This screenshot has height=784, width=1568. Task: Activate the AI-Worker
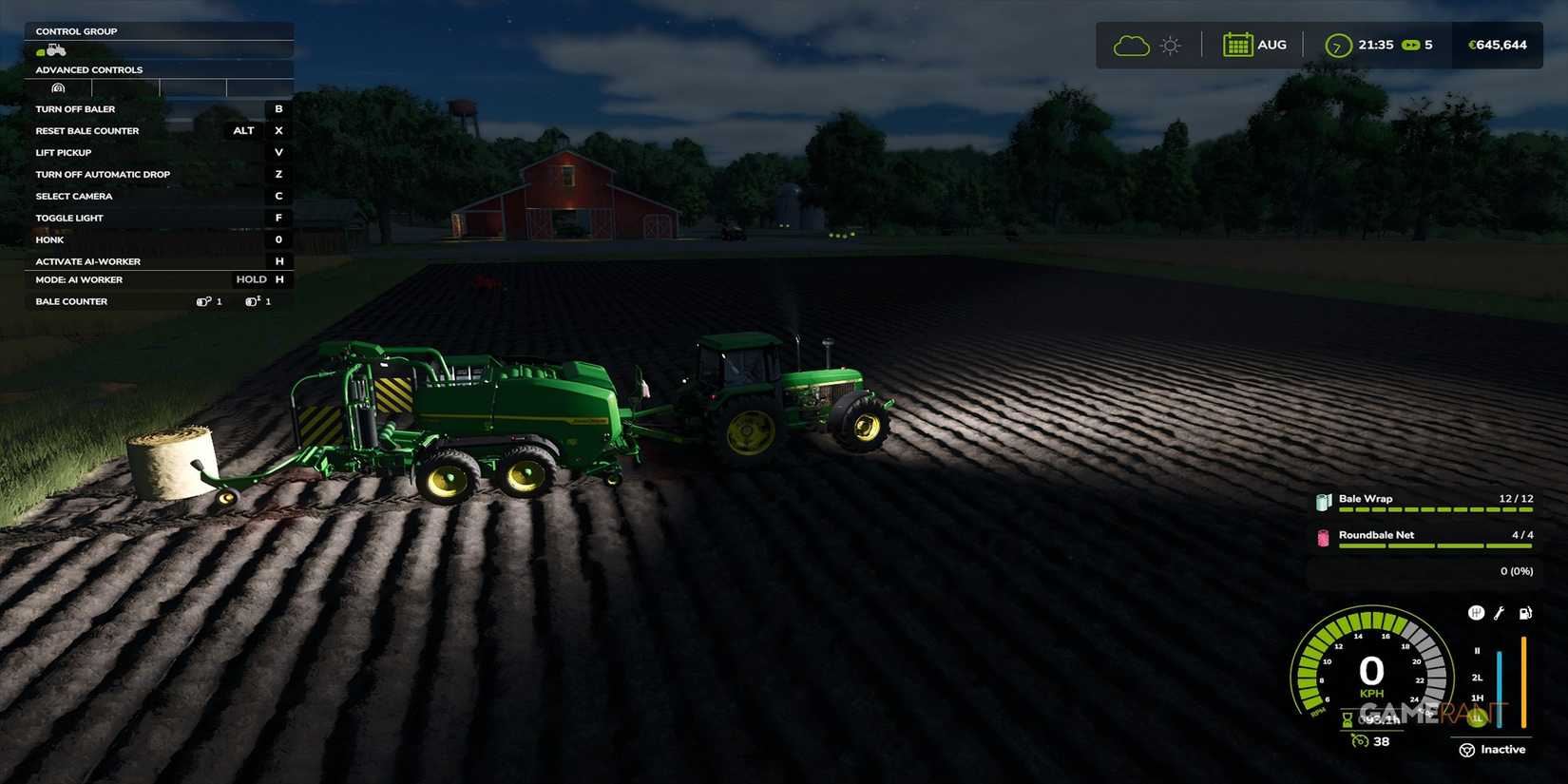[87, 261]
